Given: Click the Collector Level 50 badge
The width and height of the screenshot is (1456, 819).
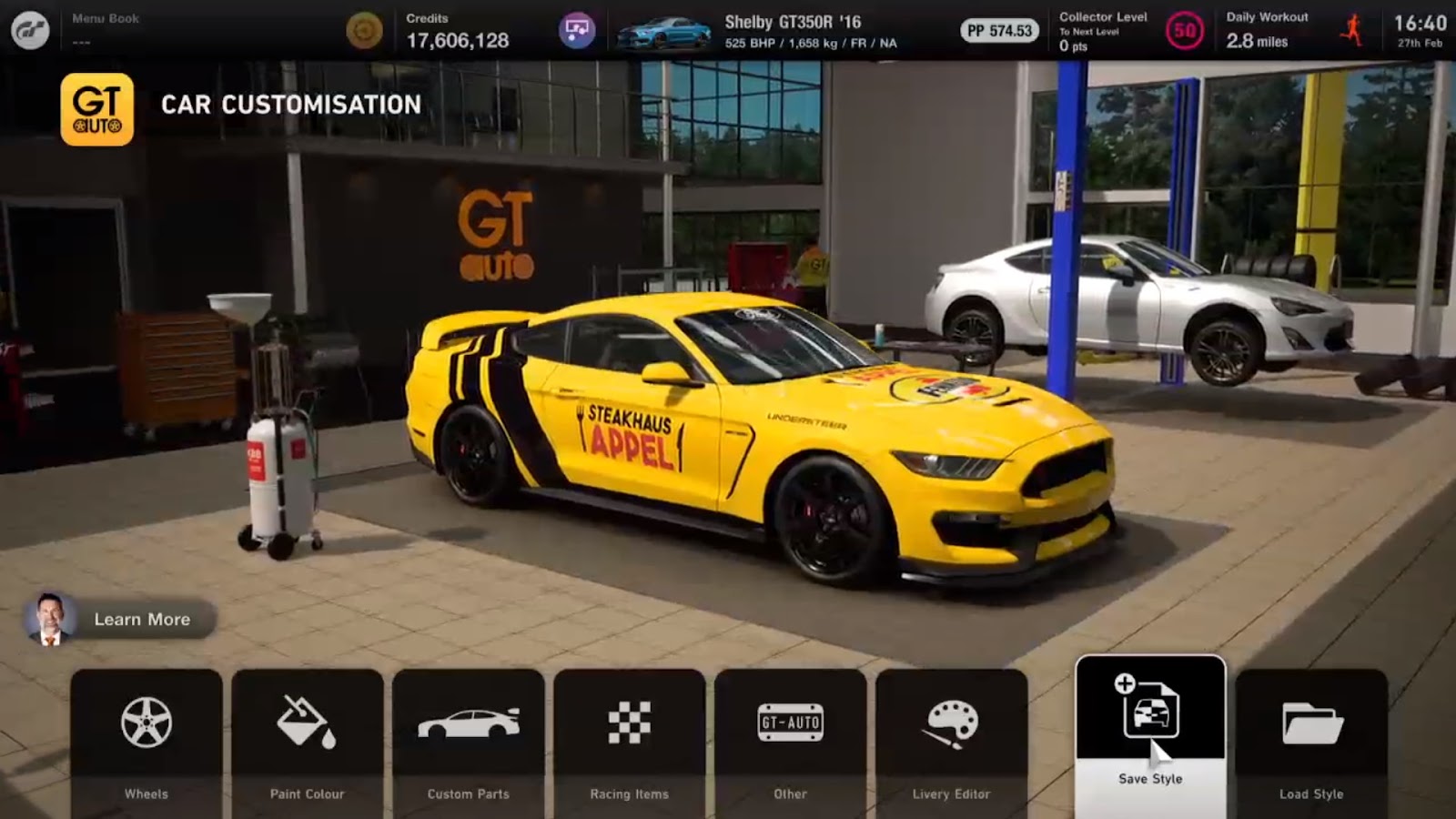Looking at the screenshot, I should (1184, 32).
